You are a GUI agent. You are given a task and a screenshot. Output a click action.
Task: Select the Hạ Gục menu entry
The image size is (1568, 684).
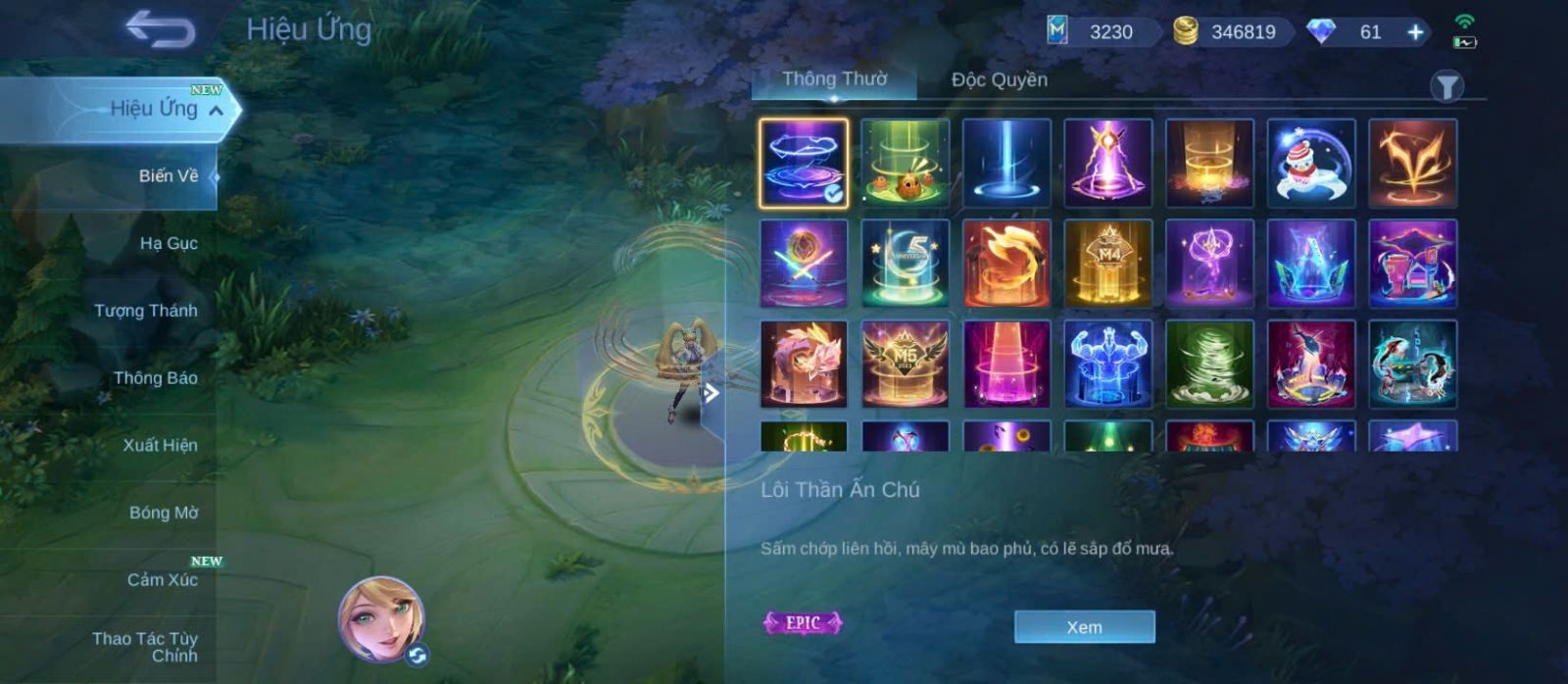click(168, 243)
